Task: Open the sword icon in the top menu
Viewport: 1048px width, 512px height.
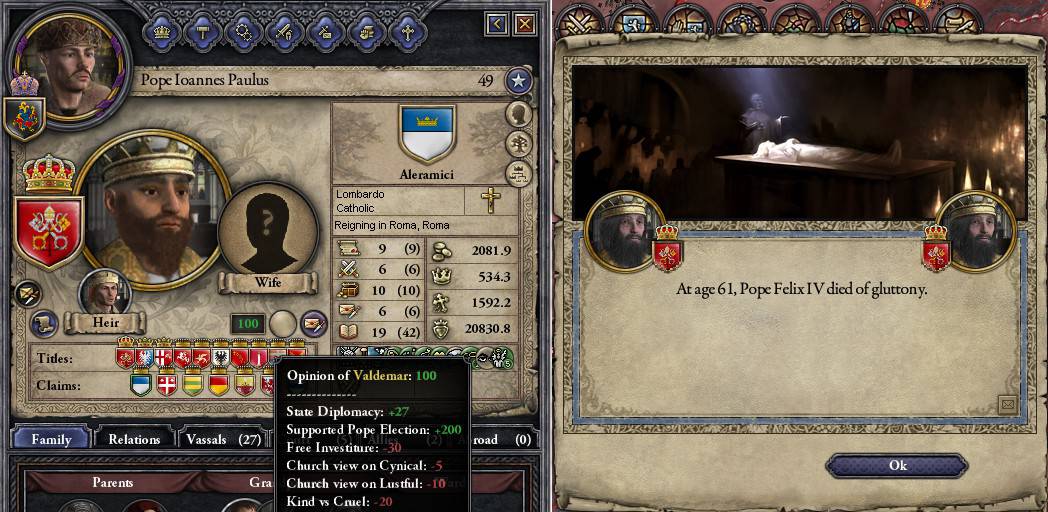Action: [283, 30]
